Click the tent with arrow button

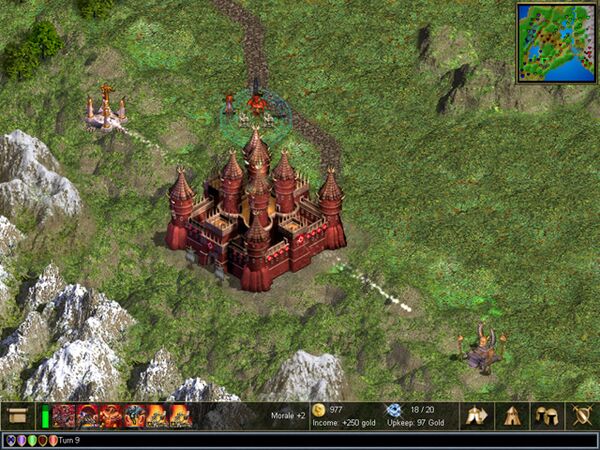[x=477, y=415]
